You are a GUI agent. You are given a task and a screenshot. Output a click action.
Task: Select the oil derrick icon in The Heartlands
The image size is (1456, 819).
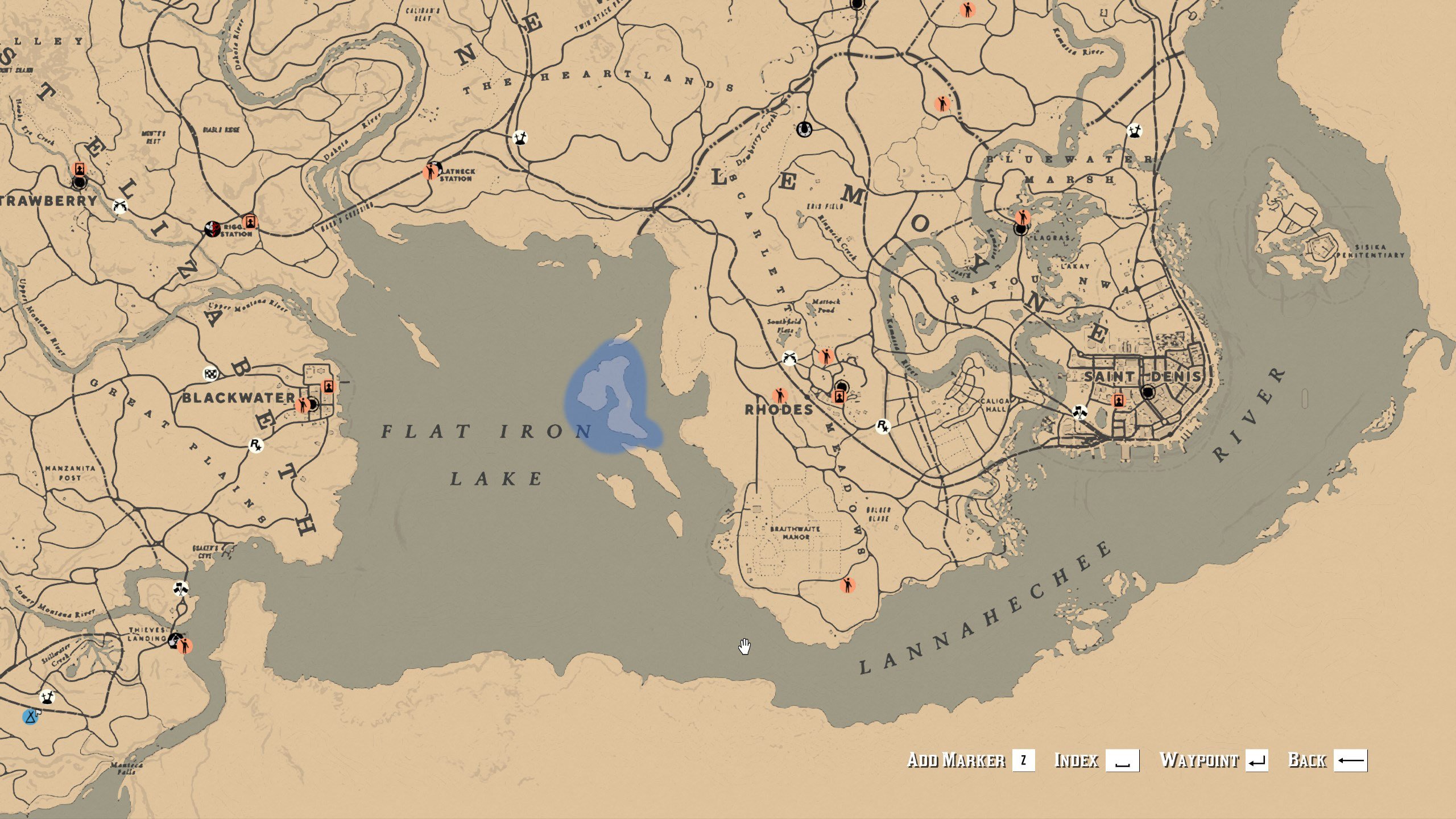pos(521,138)
